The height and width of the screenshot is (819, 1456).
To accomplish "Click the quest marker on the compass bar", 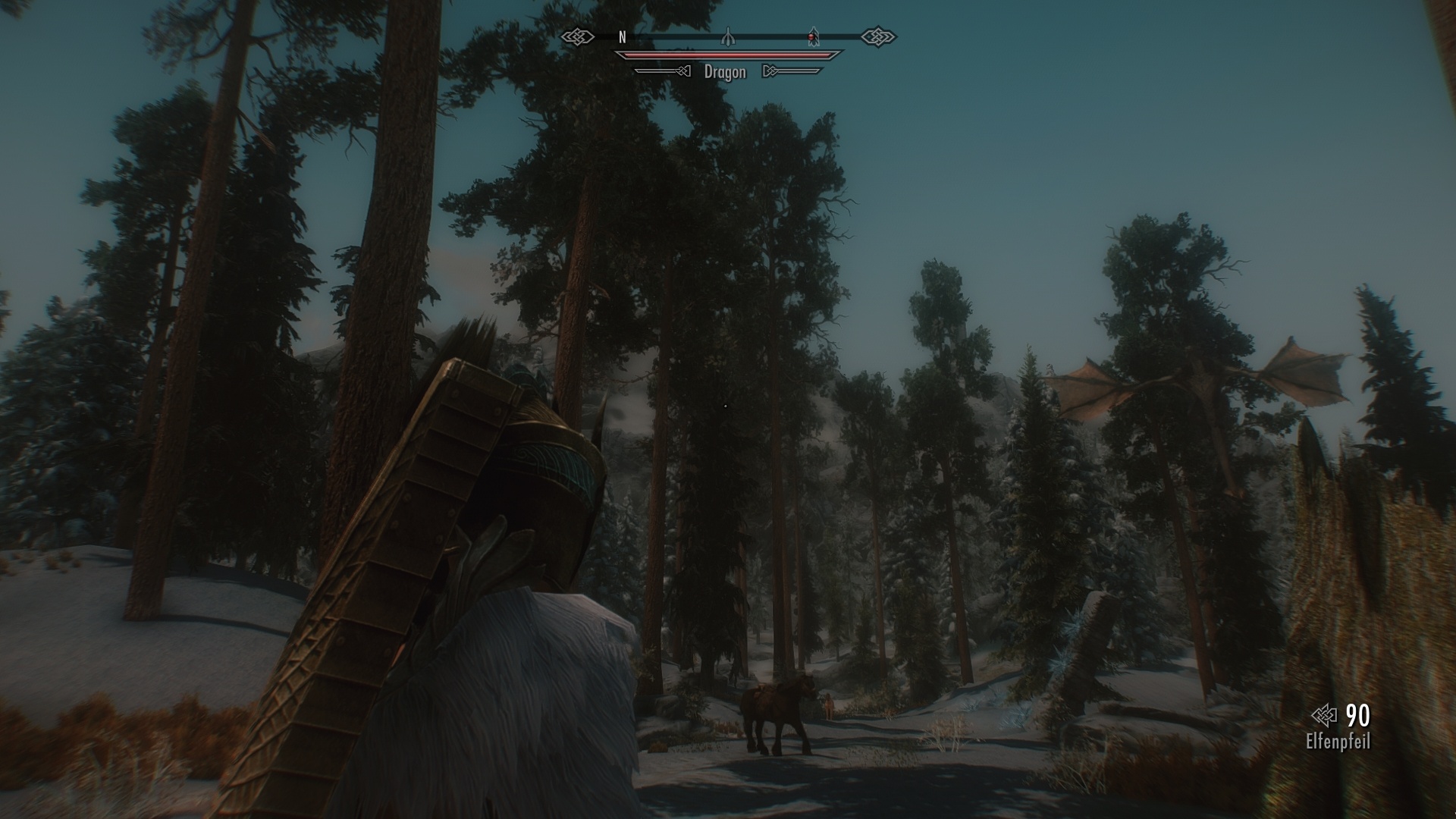I will [x=726, y=35].
